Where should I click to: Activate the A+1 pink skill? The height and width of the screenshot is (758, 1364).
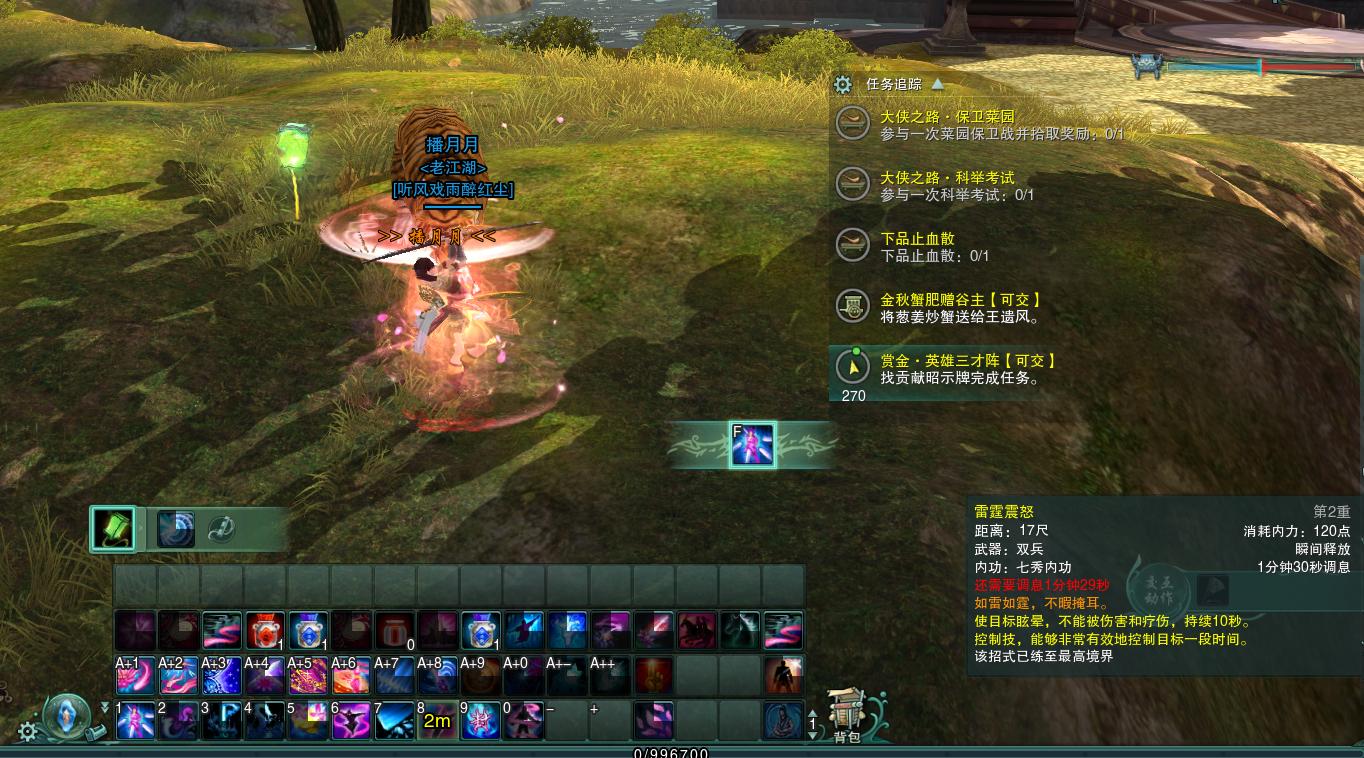[x=135, y=675]
